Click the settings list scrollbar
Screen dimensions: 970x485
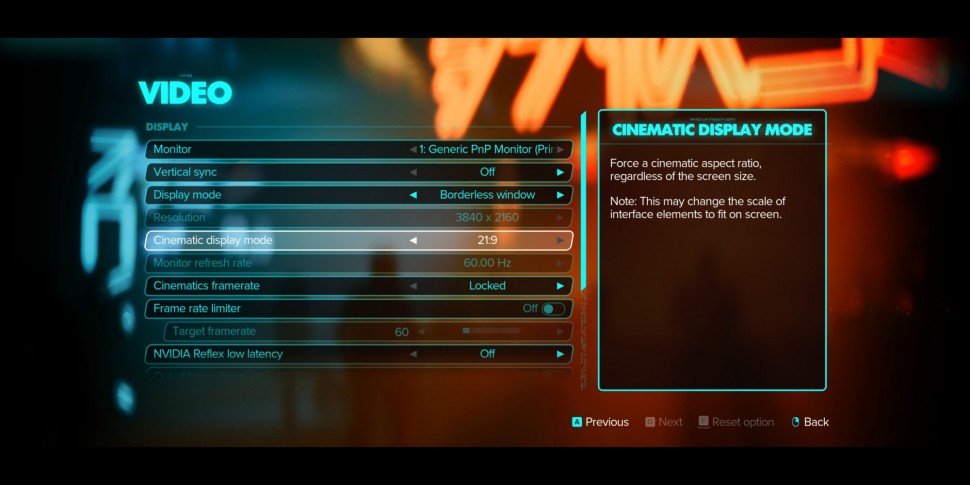click(x=582, y=200)
